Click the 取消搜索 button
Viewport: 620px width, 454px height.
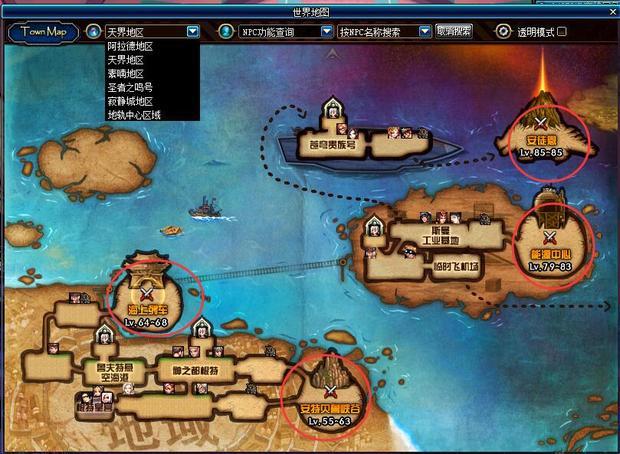pos(455,32)
